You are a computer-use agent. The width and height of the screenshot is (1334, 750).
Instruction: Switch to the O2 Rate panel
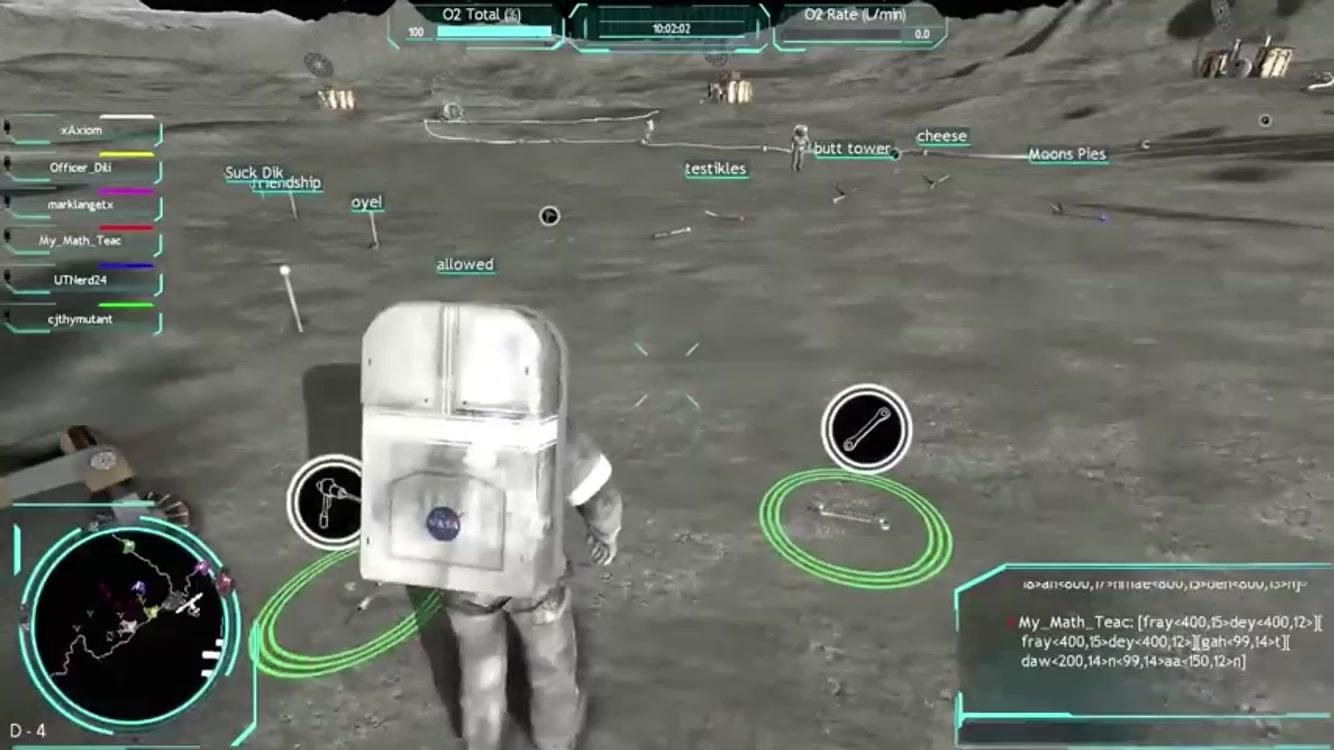855,15
